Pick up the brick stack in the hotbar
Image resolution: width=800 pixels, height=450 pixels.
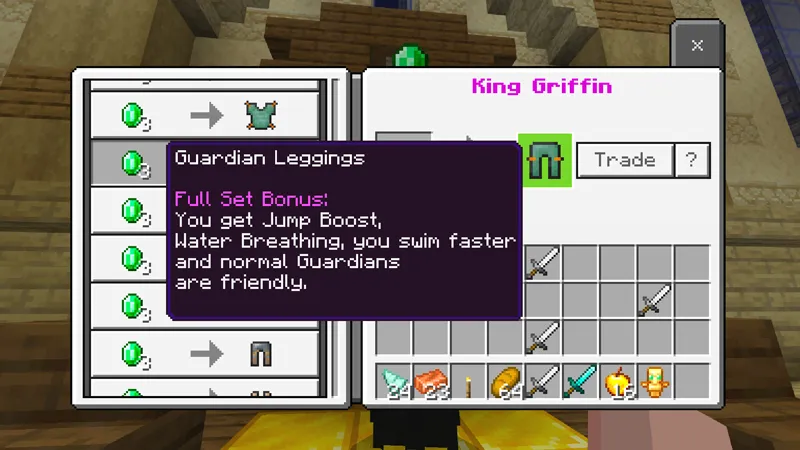431,381
